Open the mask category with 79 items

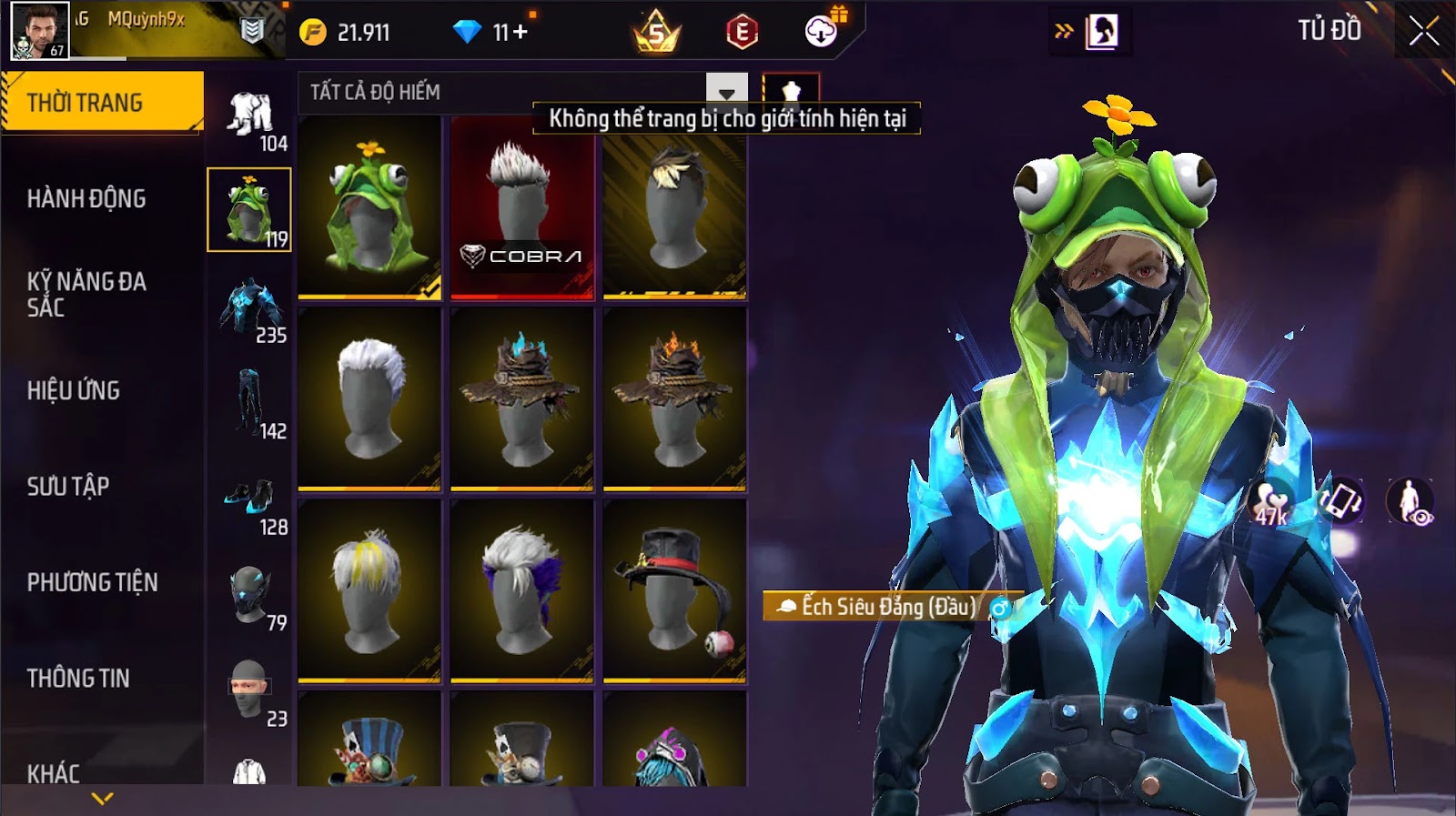250,597
